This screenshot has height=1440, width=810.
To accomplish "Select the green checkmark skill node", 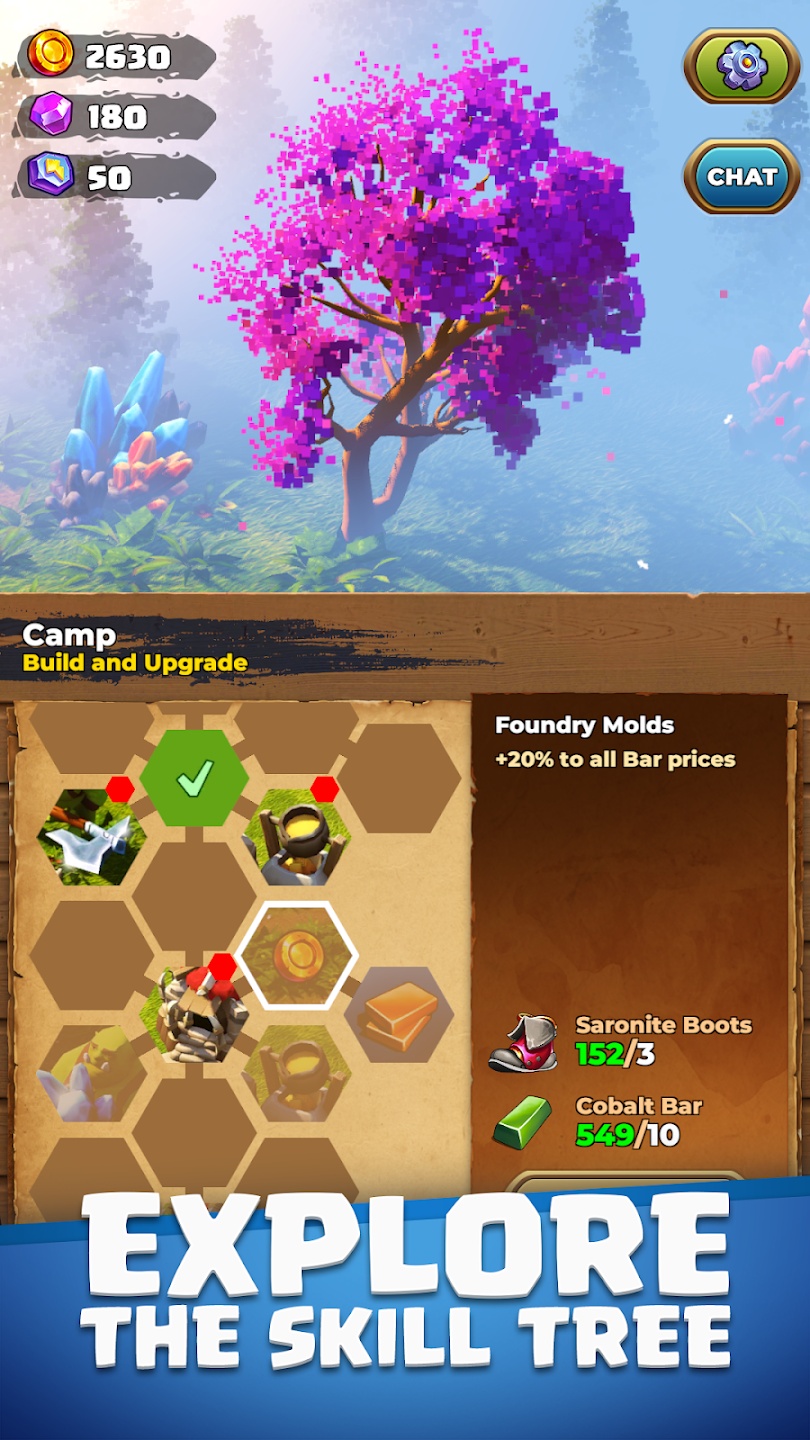I will (194, 780).
